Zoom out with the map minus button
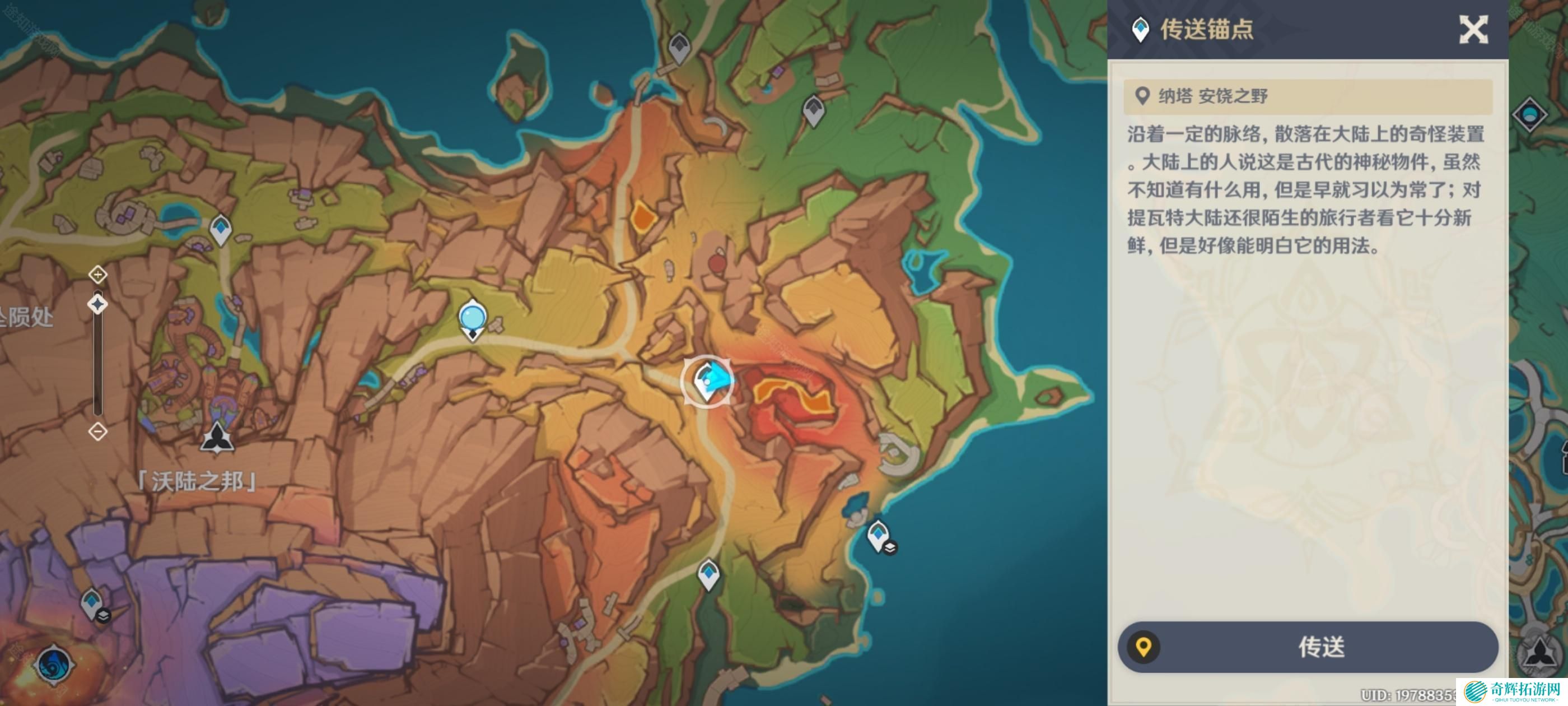This screenshot has height=706, width=1568. pyautogui.click(x=98, y=432)
